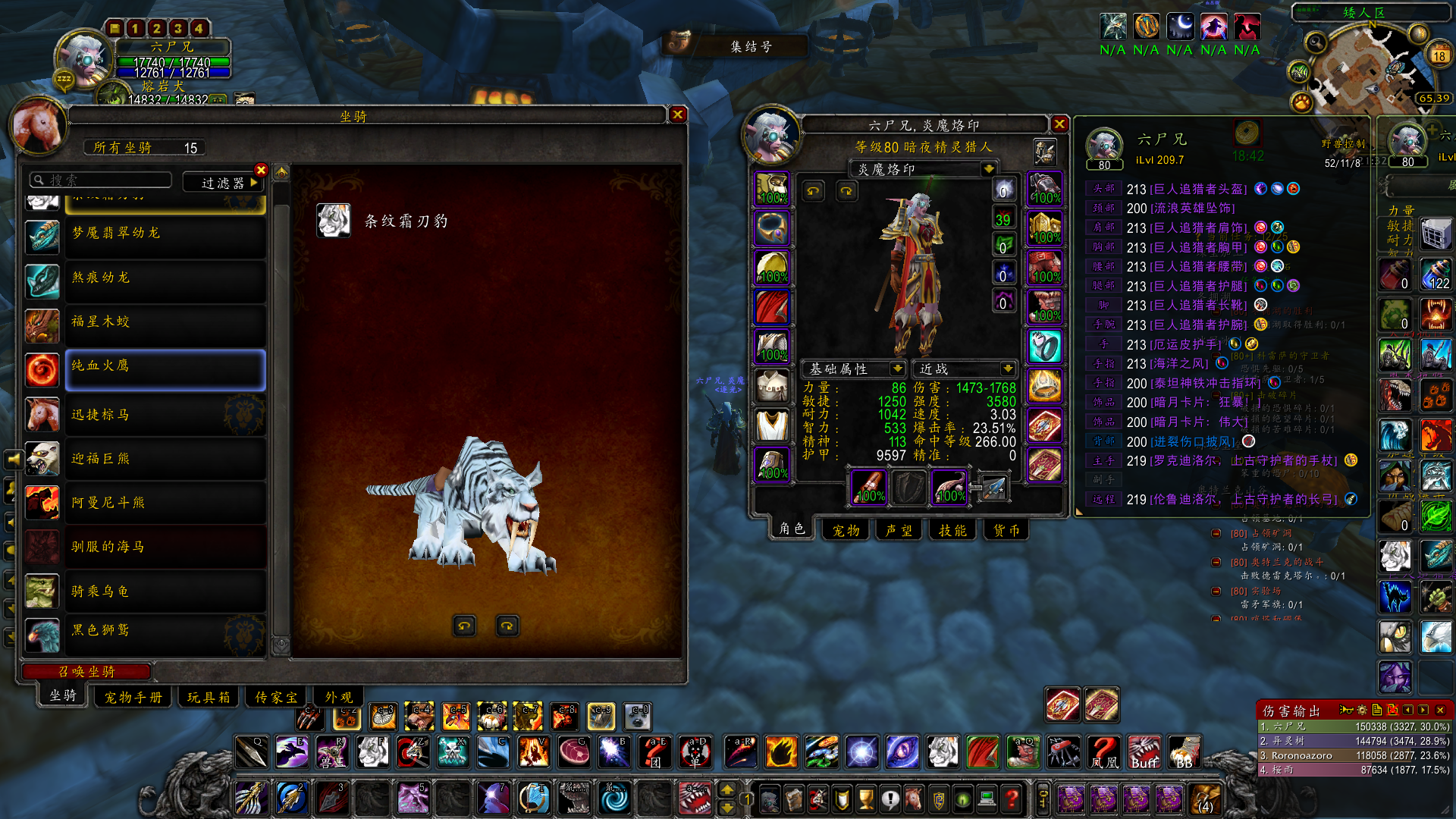Open the 货币 currency tab
1456x819 pixels.
(x=1006, y=530)
